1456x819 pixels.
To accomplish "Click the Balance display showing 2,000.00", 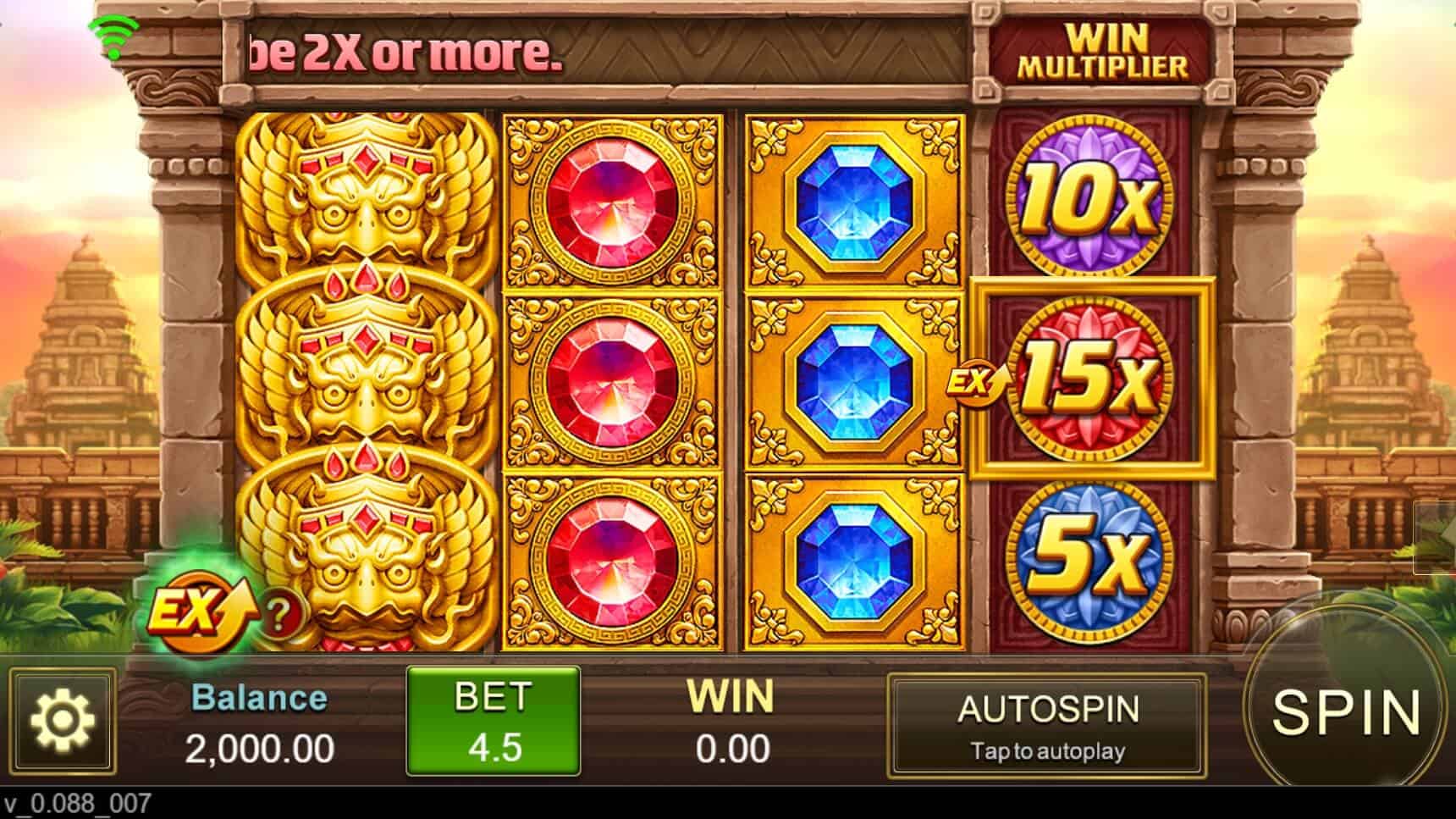I will (258, 720).
